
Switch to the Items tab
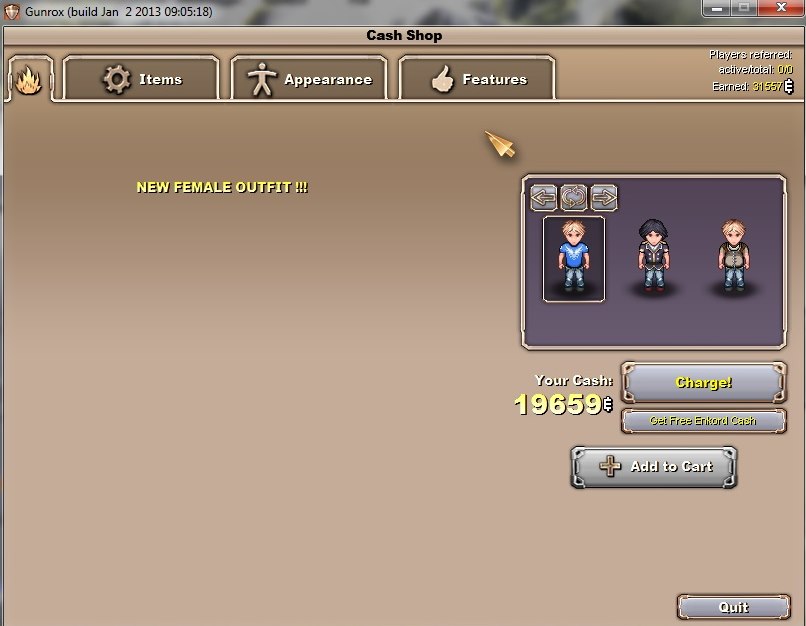141,79
